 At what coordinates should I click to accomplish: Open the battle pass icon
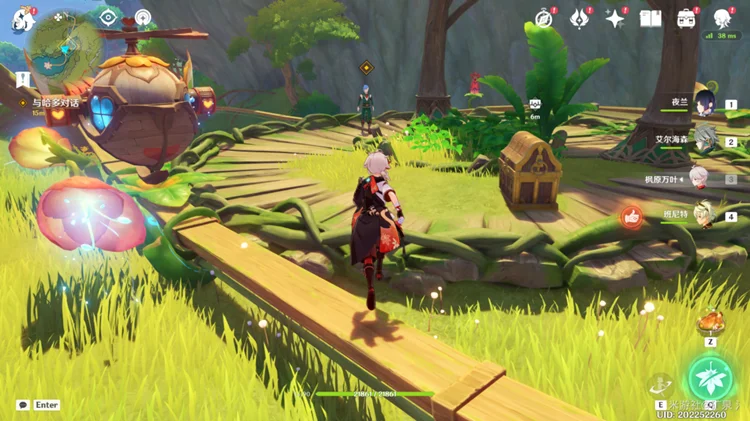pyautogui.click(x=580, y=18)
